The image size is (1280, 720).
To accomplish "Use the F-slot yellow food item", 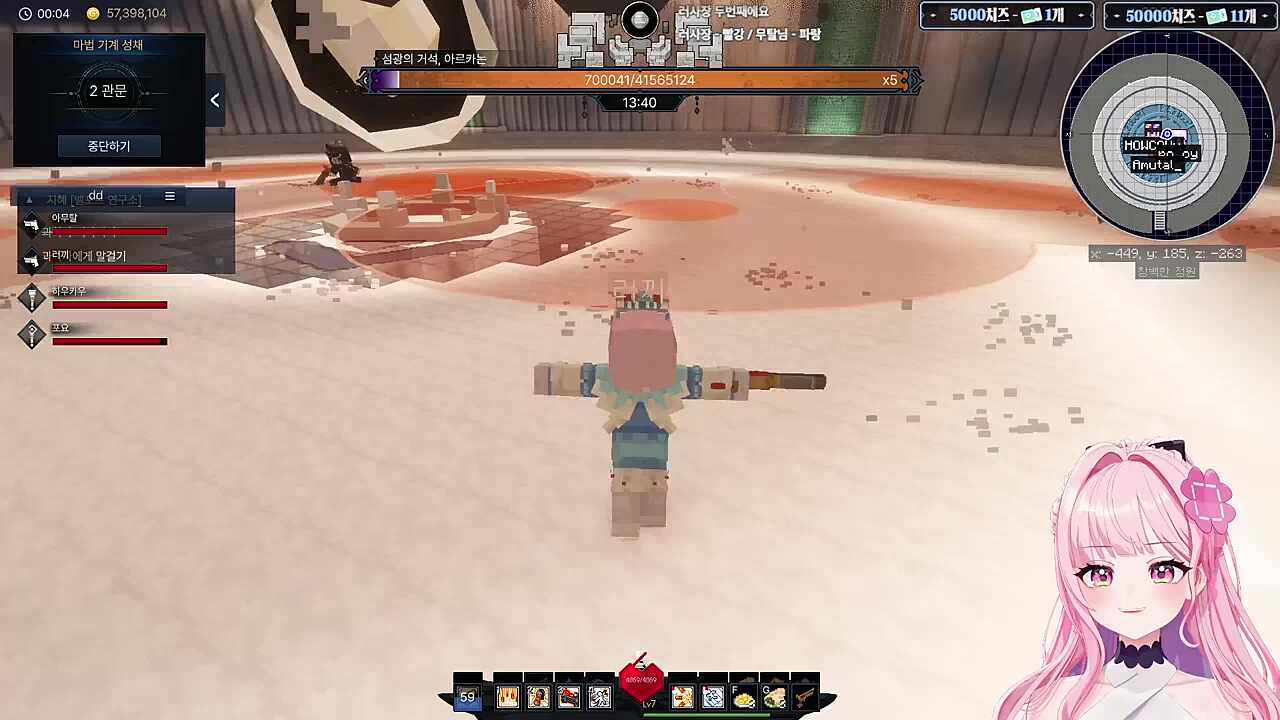I will pyautogui.click(x=743, y=698).
